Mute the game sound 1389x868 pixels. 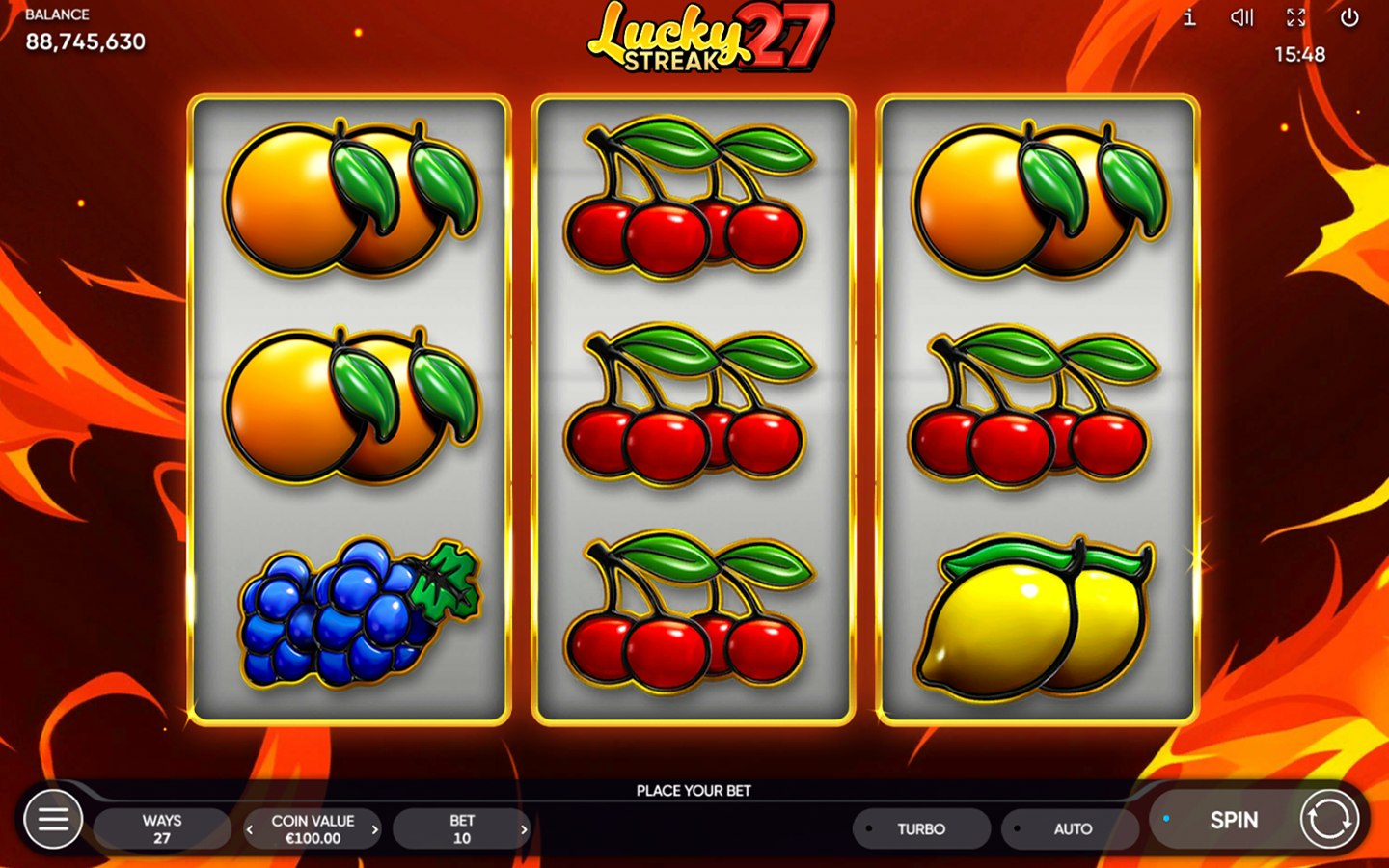click(x=1241, y=17)
